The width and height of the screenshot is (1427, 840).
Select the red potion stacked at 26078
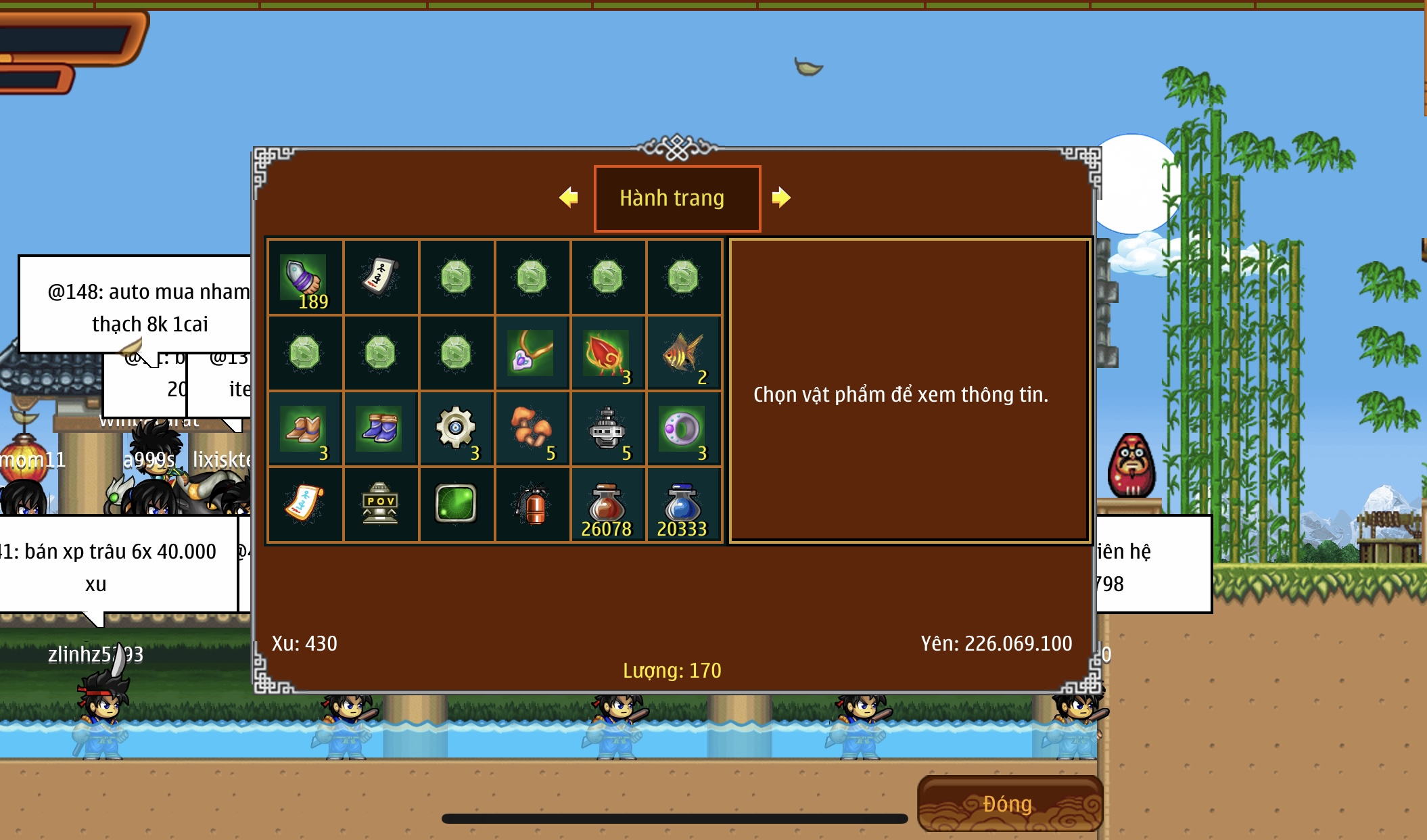click(607, 505)
